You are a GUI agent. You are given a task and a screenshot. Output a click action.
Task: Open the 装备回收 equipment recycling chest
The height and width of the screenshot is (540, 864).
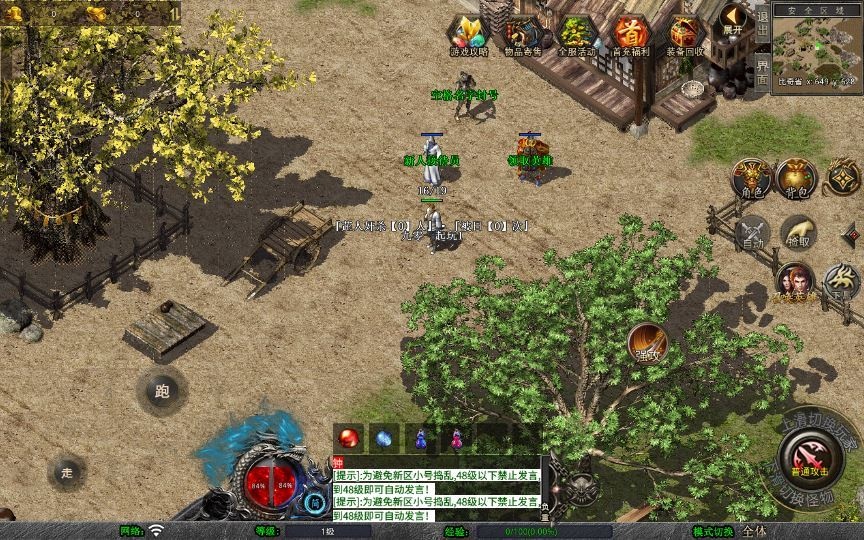(x=685, y=34)
